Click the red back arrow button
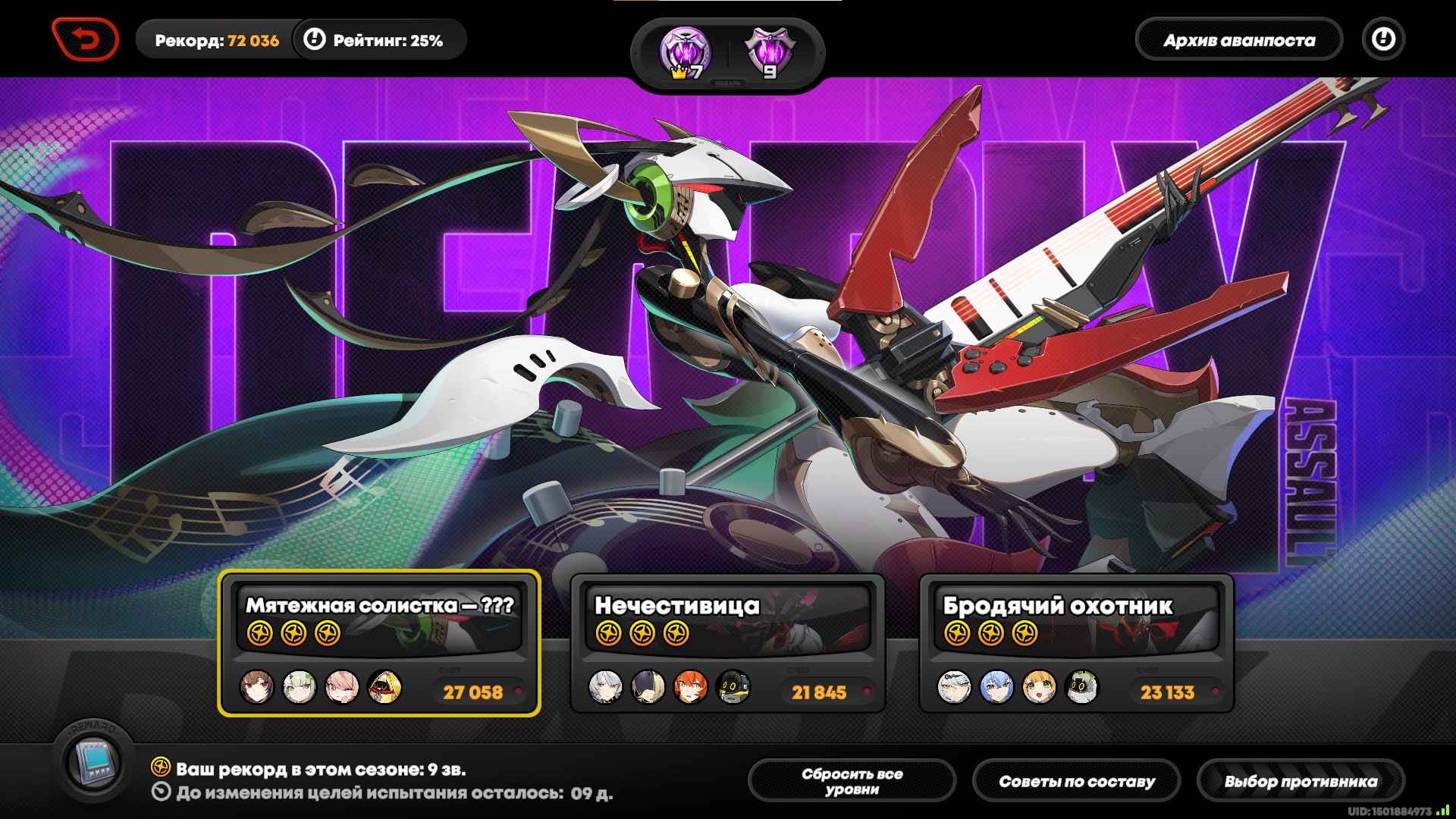This screenshot has width=1456, height=819. coord(85,39)
